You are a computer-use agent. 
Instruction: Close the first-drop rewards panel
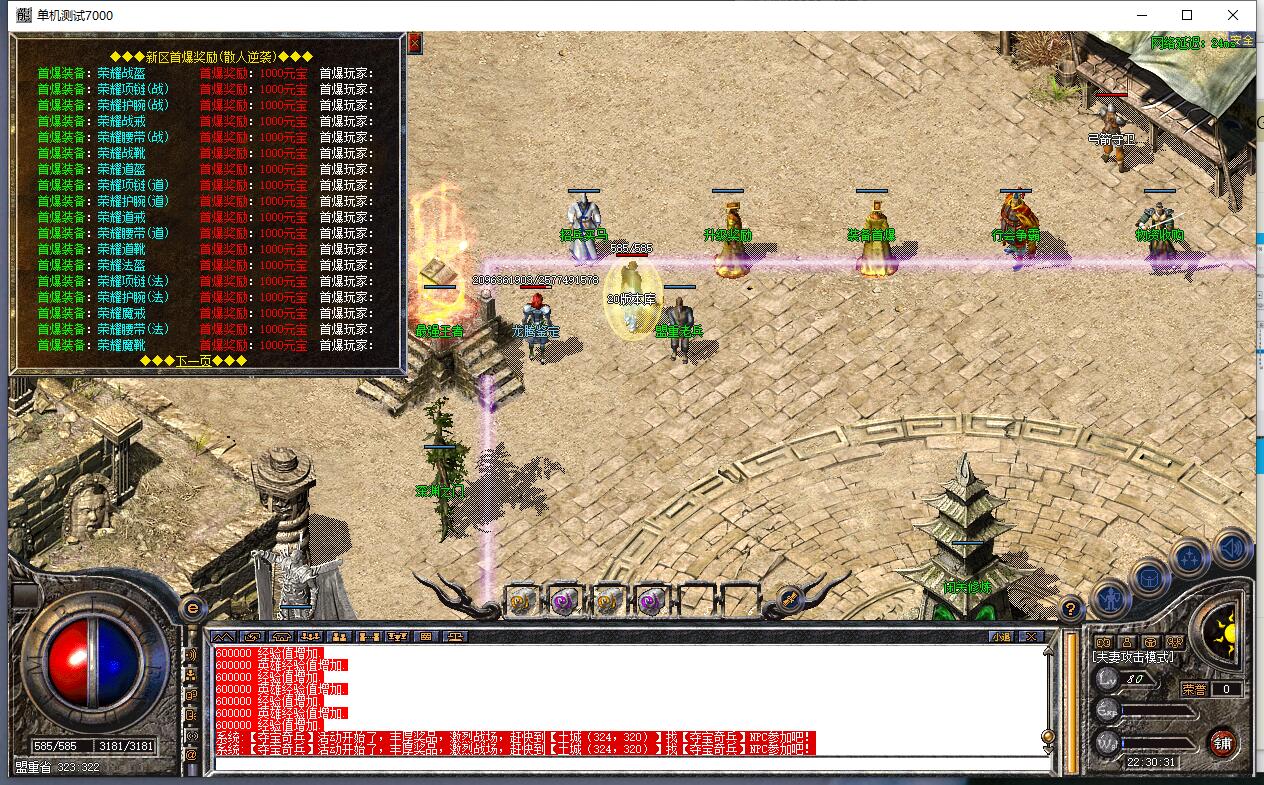tap(415, 43)
